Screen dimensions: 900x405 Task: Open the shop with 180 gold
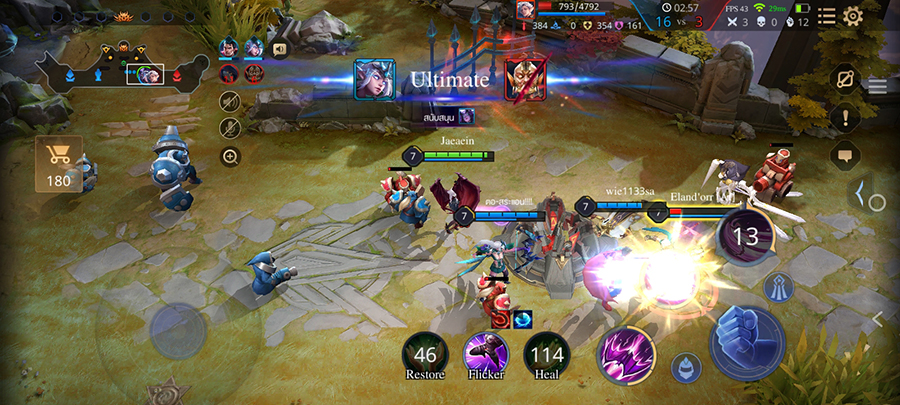[x=59, y=164]
